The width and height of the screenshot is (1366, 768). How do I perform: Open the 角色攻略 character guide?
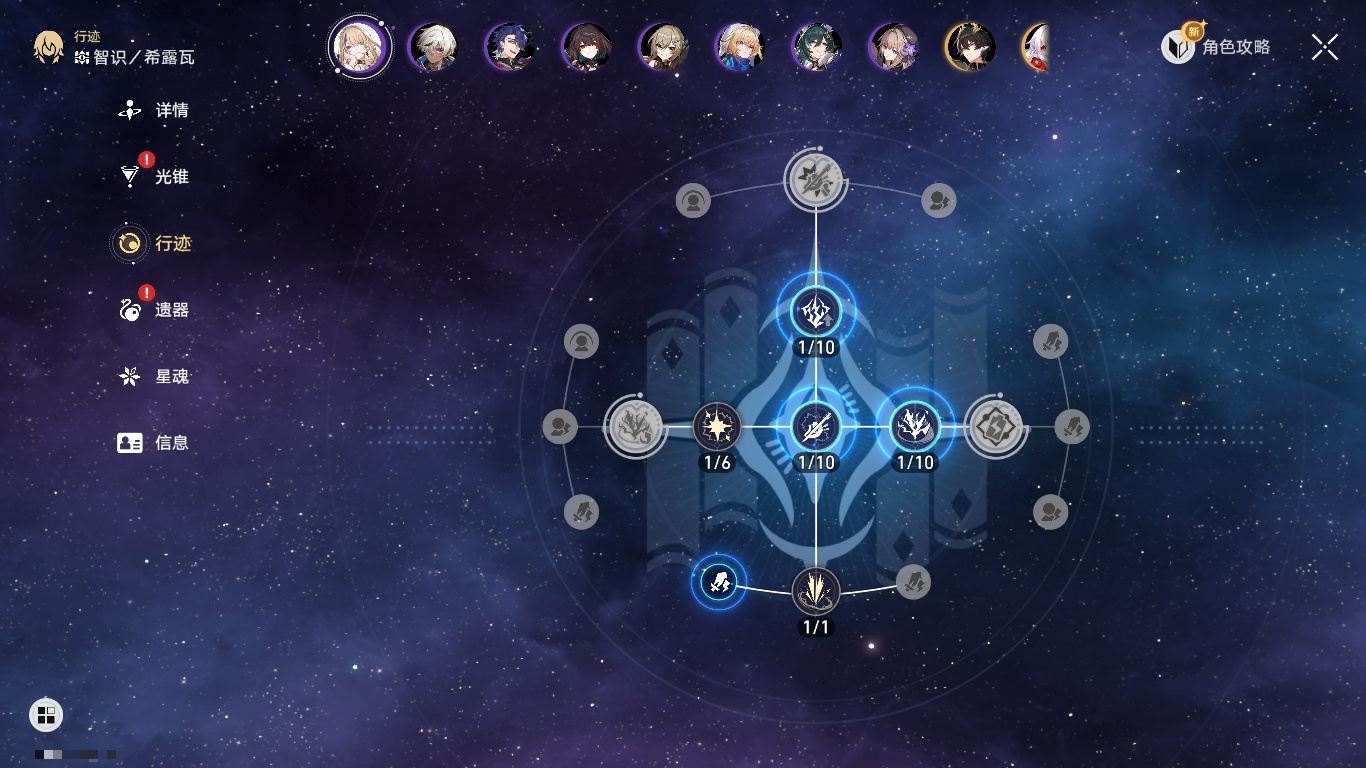tap(1216, 46)
